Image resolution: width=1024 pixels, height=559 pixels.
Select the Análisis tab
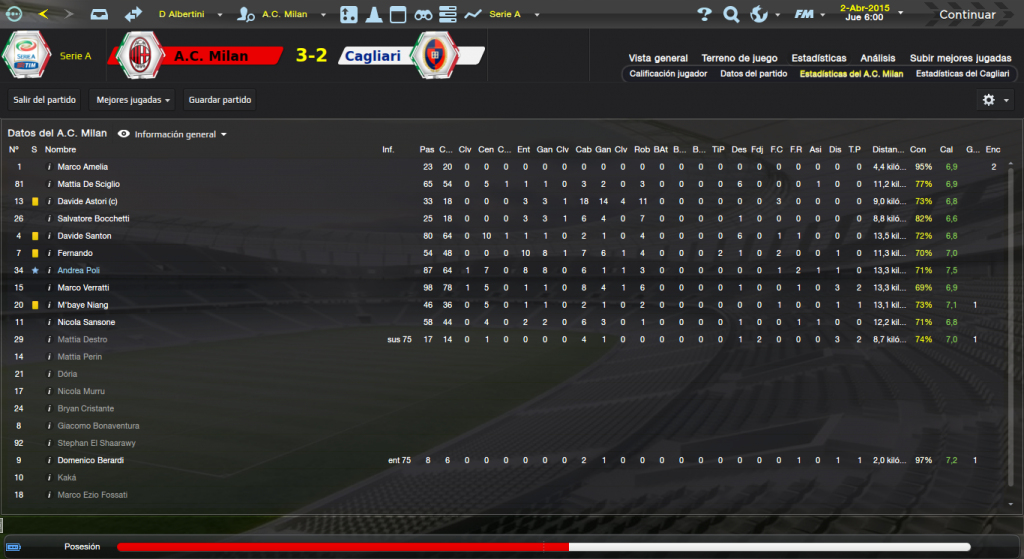[878, 58]
